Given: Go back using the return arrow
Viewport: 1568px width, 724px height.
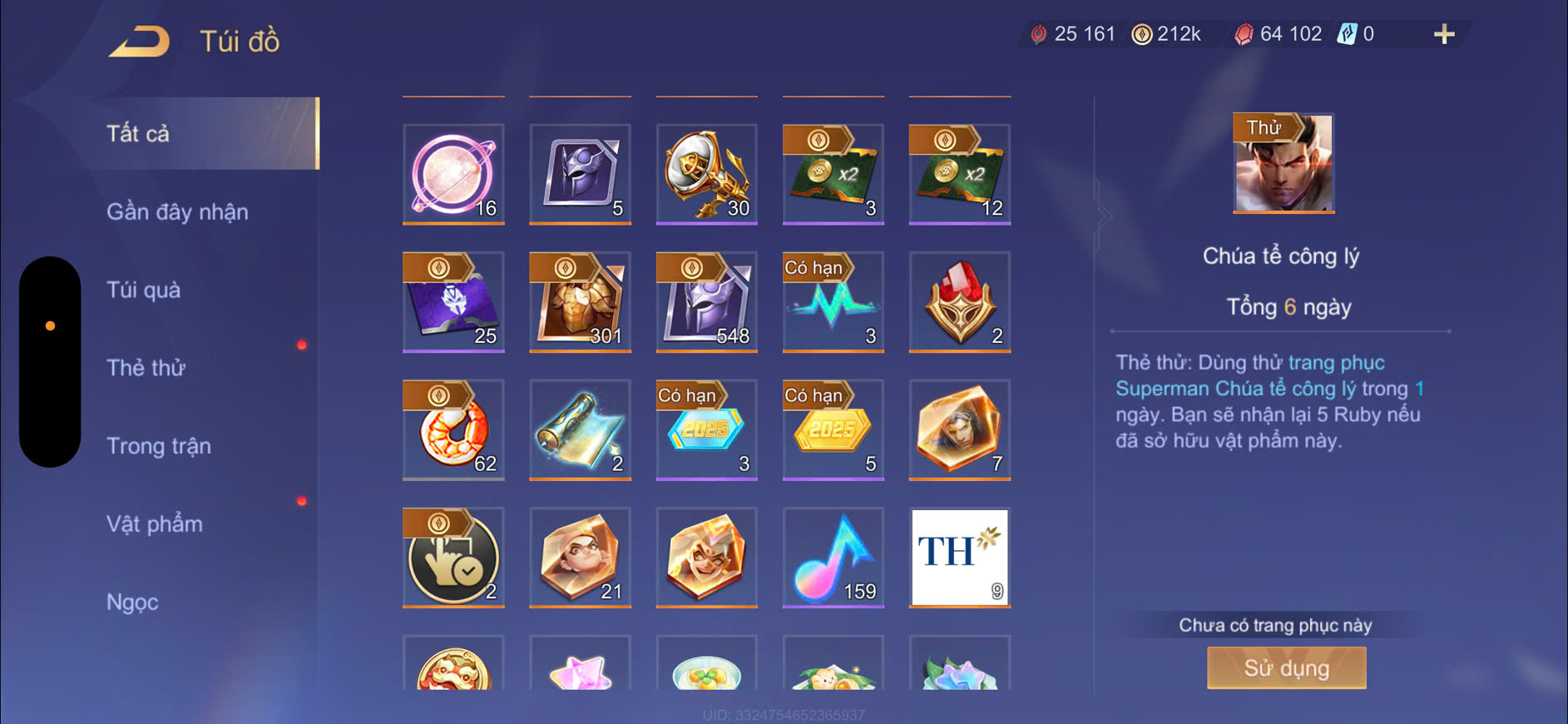Looking at the screenshot, I should [x=139, y=42].
